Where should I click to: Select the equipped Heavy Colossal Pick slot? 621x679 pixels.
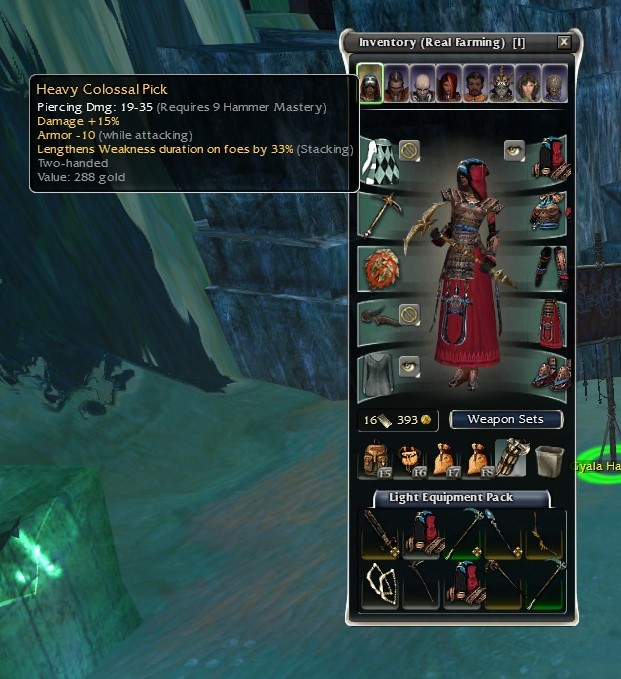pos(380,213)
